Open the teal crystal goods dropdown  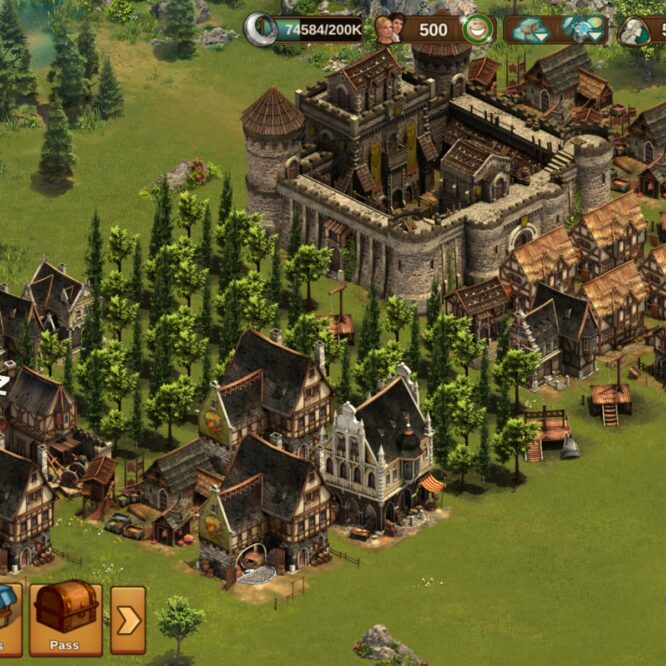tap(583, 30)
